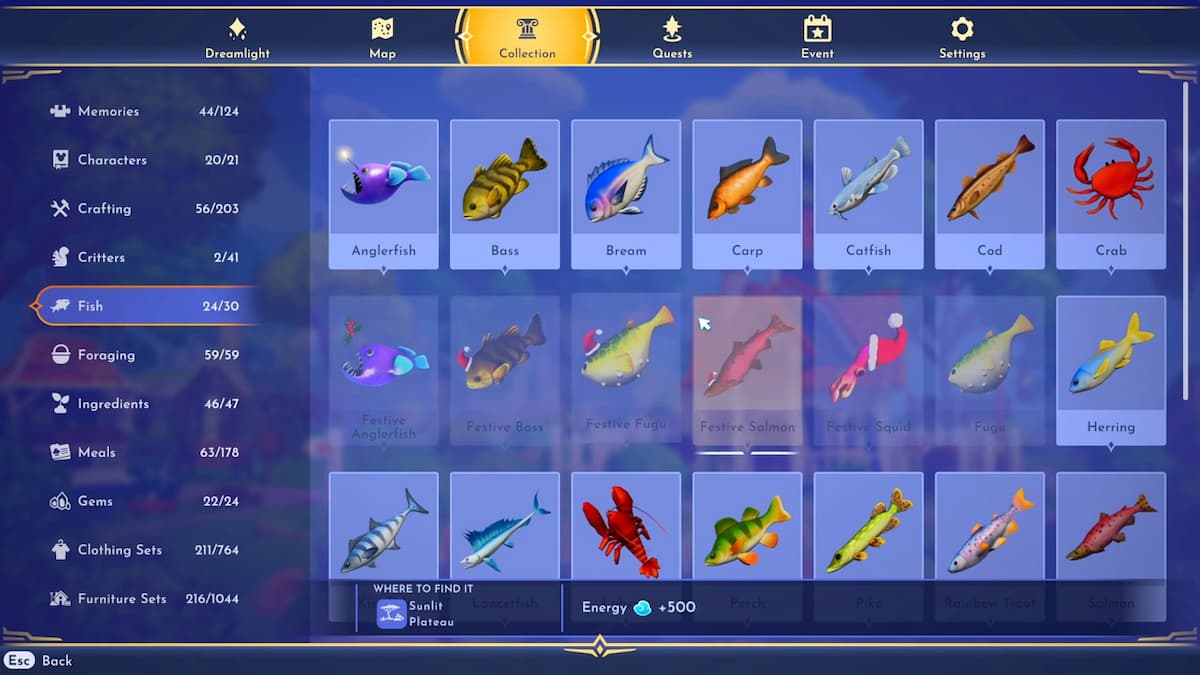The height and width of the screenshot is (675, 1200).
Task: Select the Memories collection category
Action: tap(145, 111)
